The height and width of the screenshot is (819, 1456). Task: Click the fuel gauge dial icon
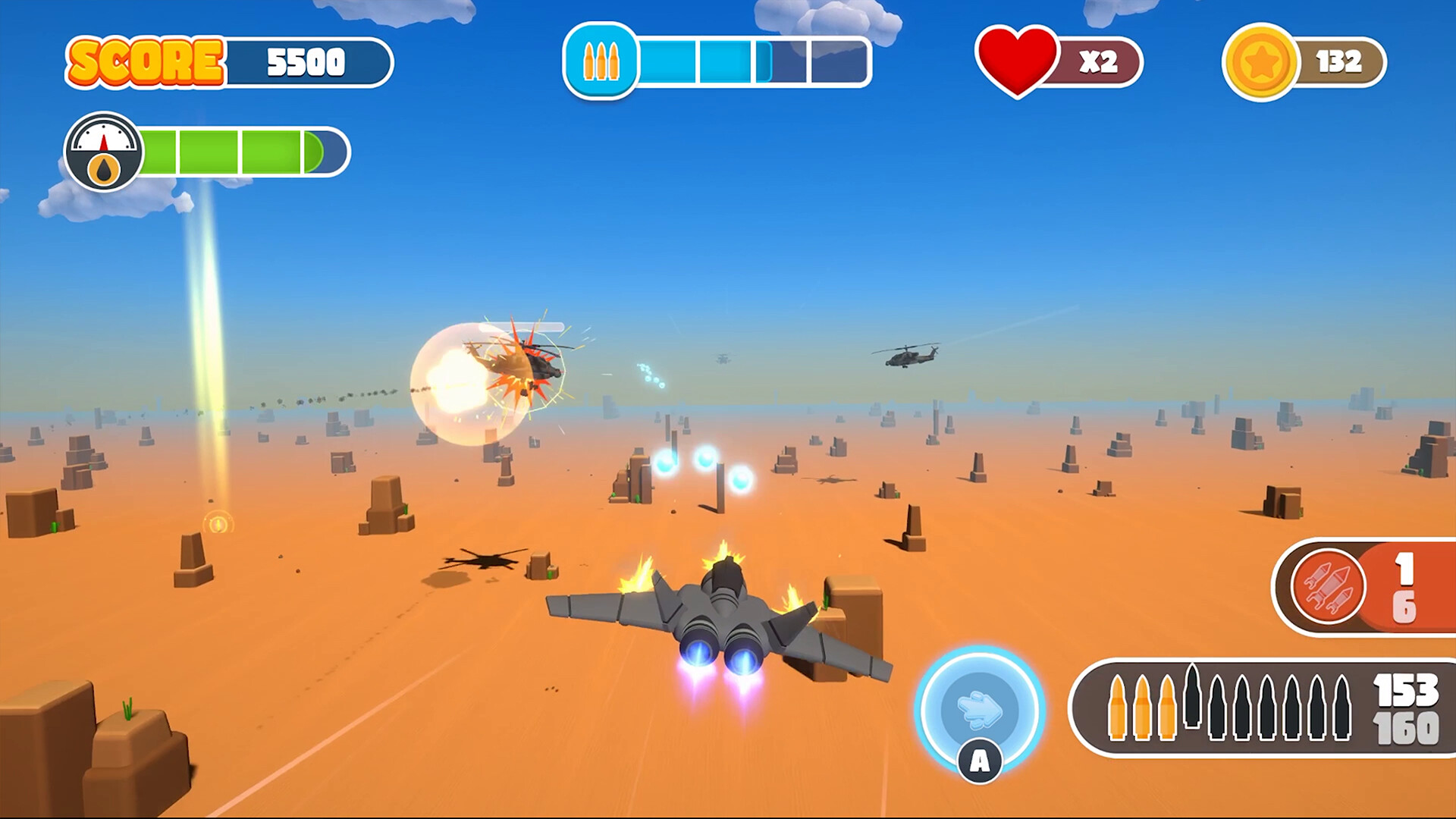103,148
